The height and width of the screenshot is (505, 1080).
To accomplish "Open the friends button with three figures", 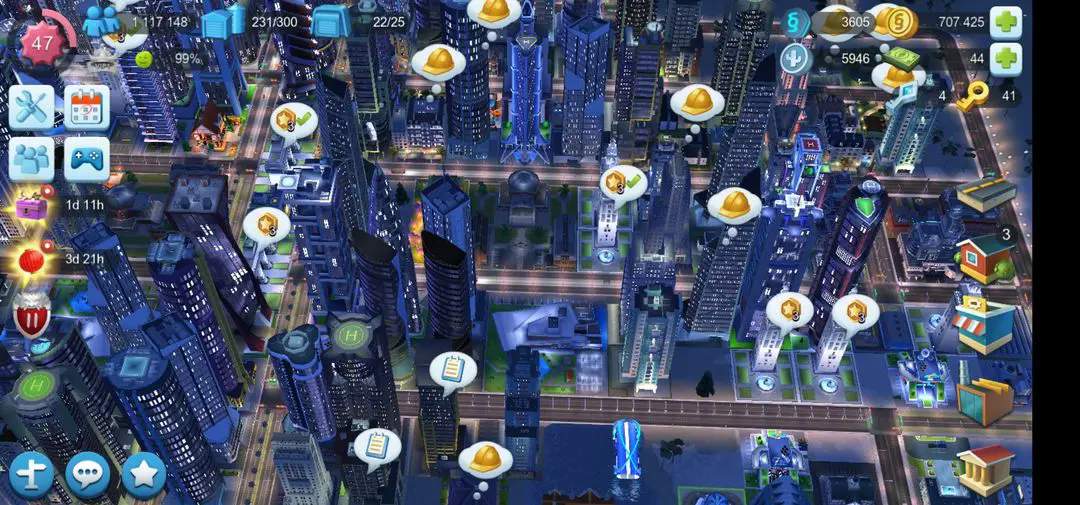I will (x=32, y=159).
